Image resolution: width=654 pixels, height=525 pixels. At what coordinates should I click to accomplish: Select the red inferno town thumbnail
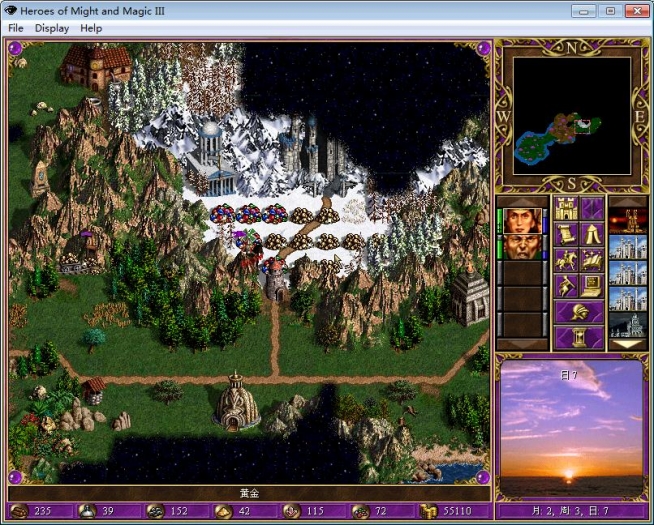pyautogui.click(x=627, y=220)
